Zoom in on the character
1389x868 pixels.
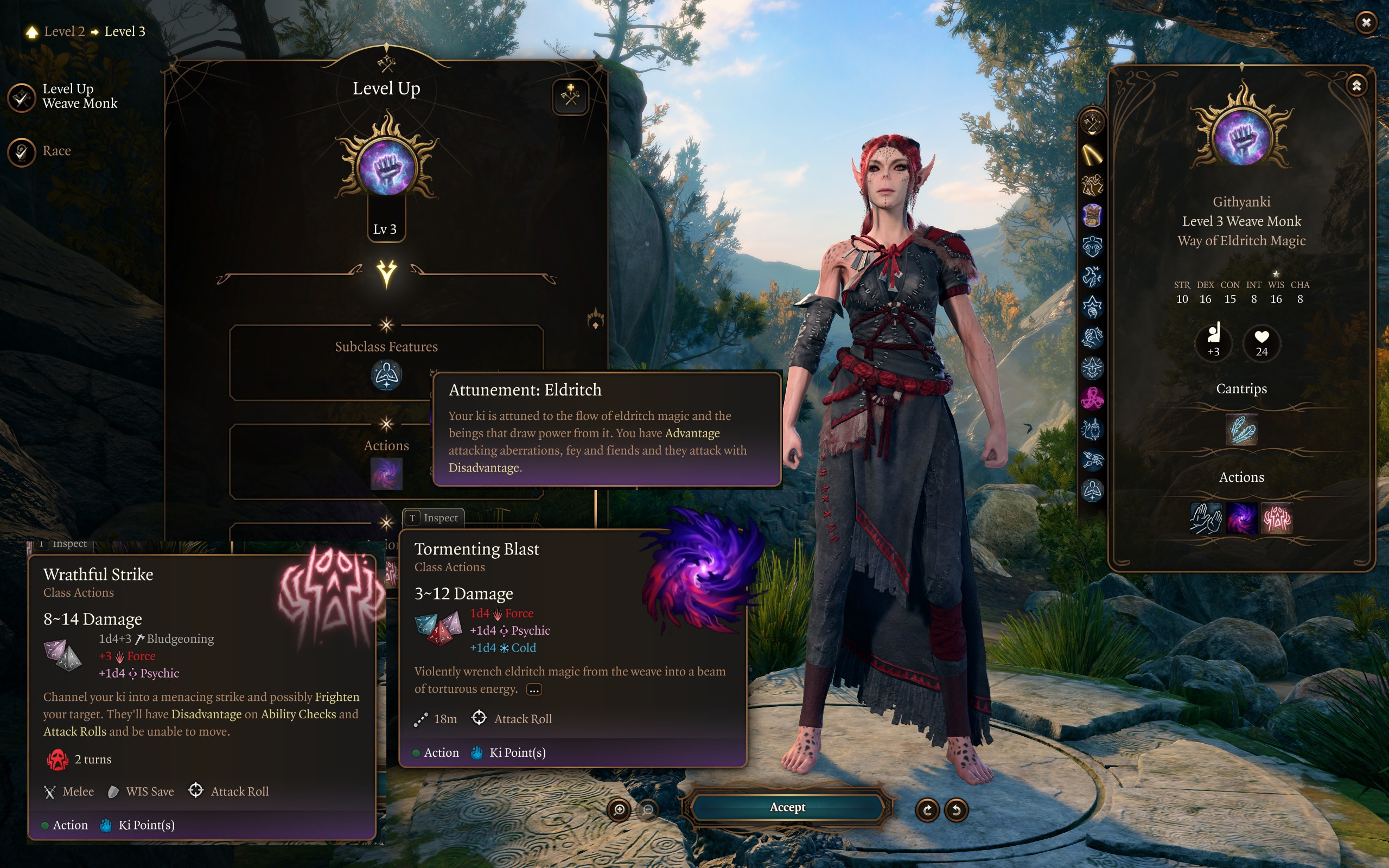[x=619, y=810]
